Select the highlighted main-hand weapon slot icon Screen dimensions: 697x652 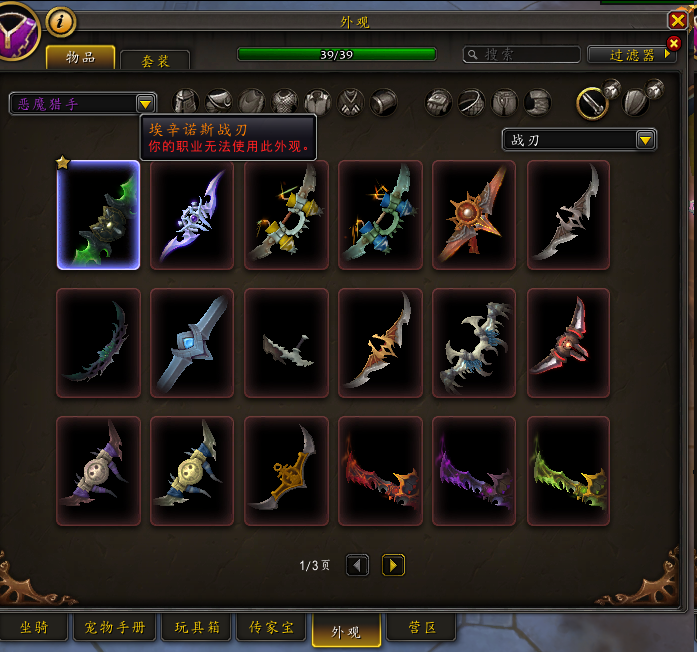(x=593, y=101)
